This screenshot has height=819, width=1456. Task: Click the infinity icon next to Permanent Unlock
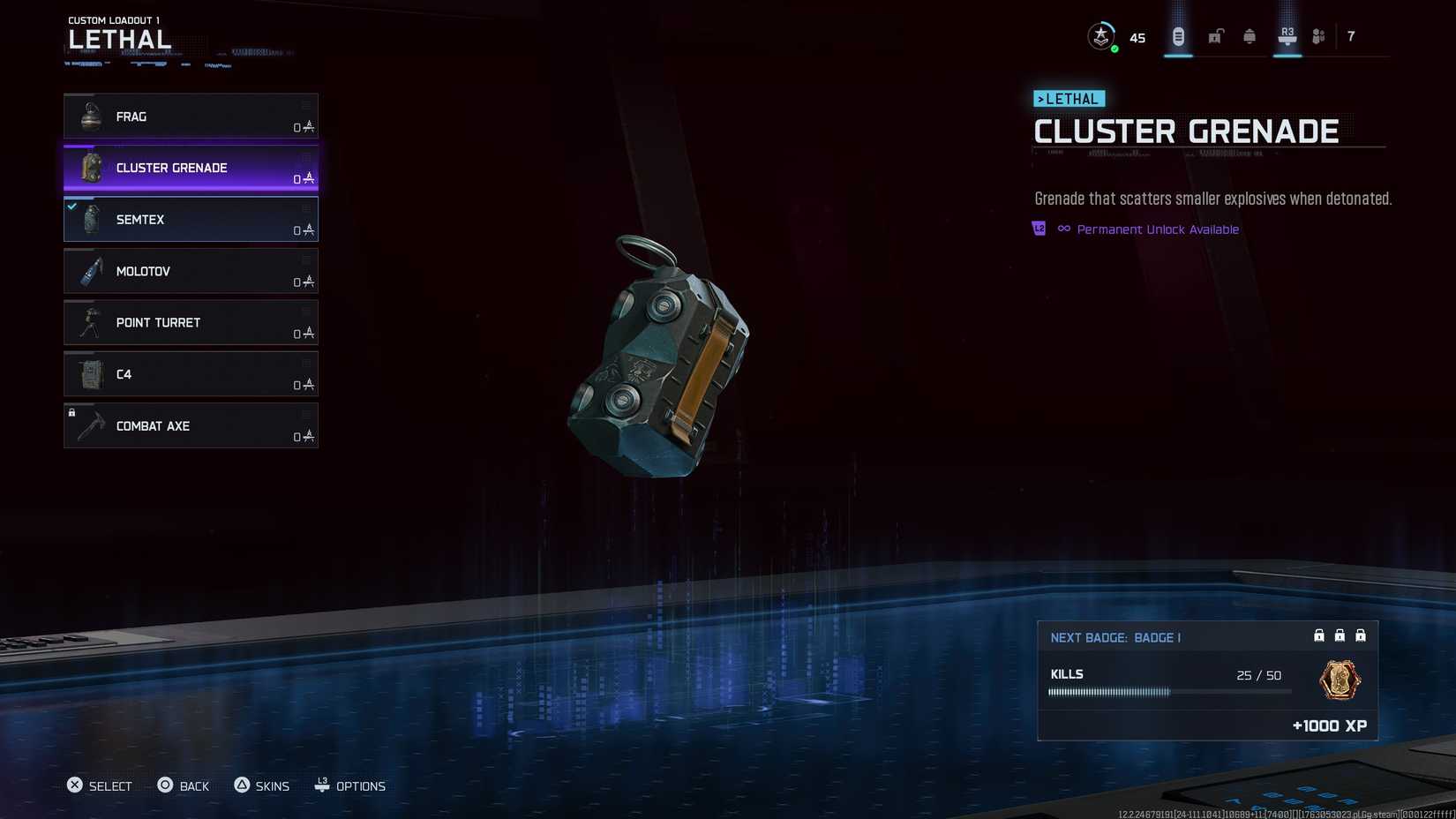click(x=1063, y=229)
